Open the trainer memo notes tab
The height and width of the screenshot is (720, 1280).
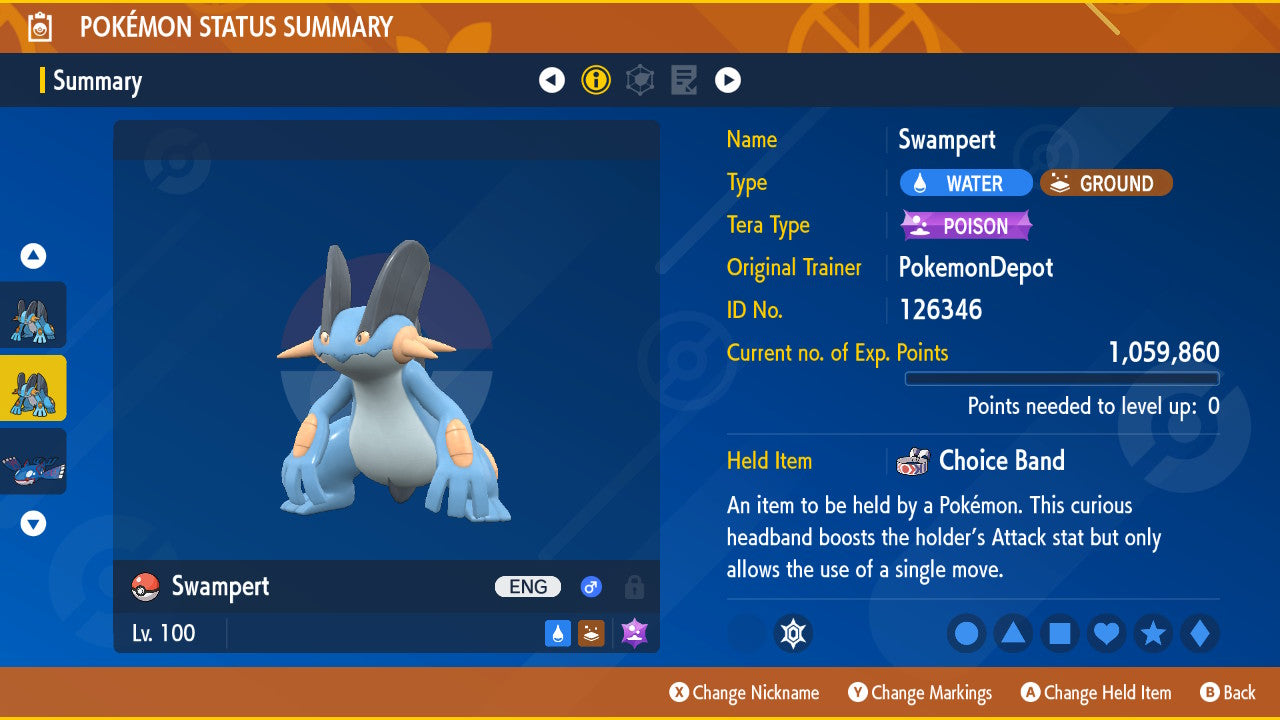tap(684, 80)
